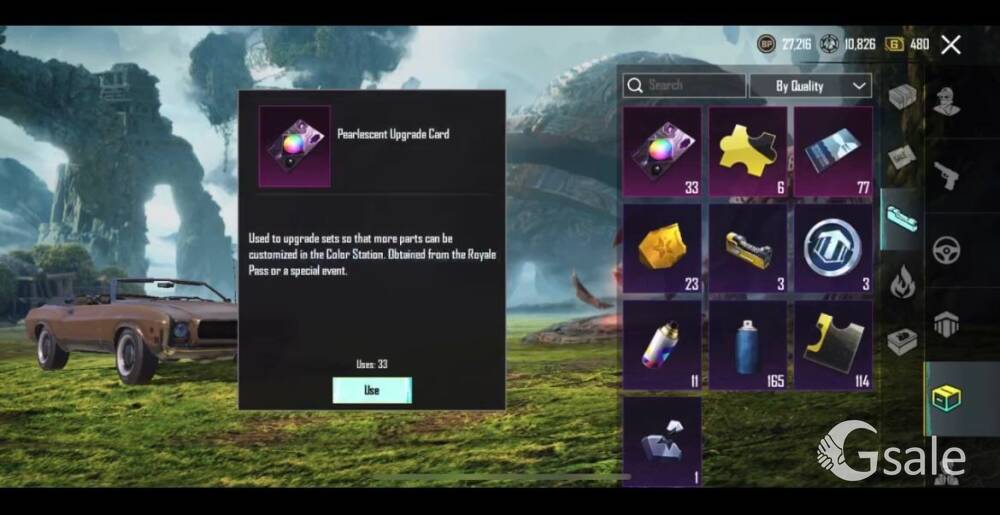Select the gold nugget item slot
1000x515 pixels.
pyautogui.click(x=662, y=249)
